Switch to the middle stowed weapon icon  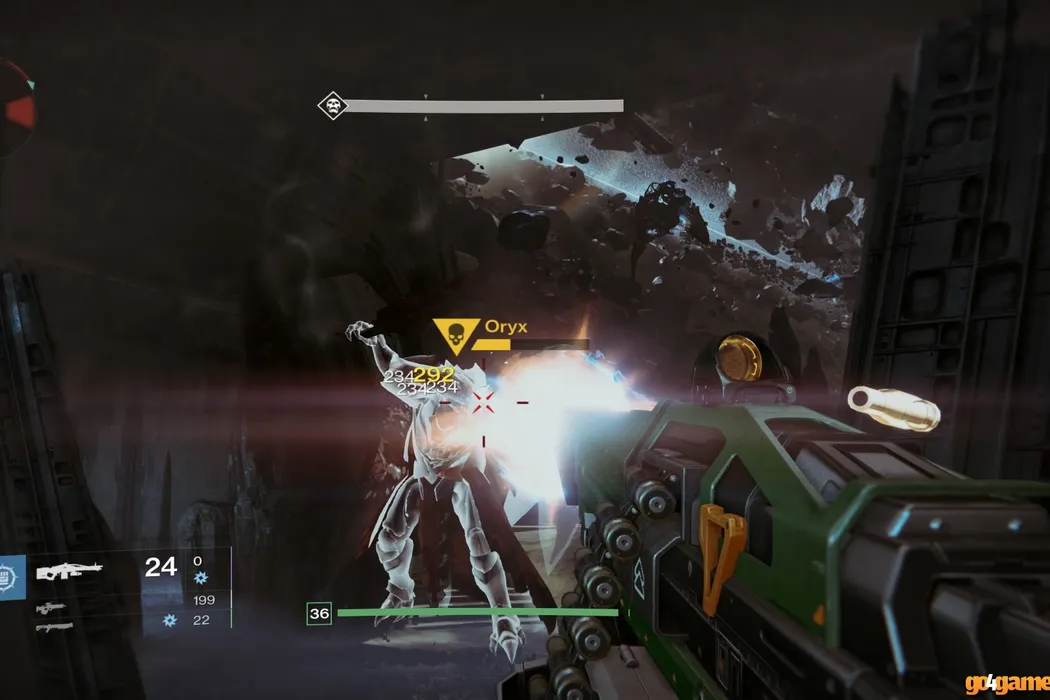click(53, 607)
